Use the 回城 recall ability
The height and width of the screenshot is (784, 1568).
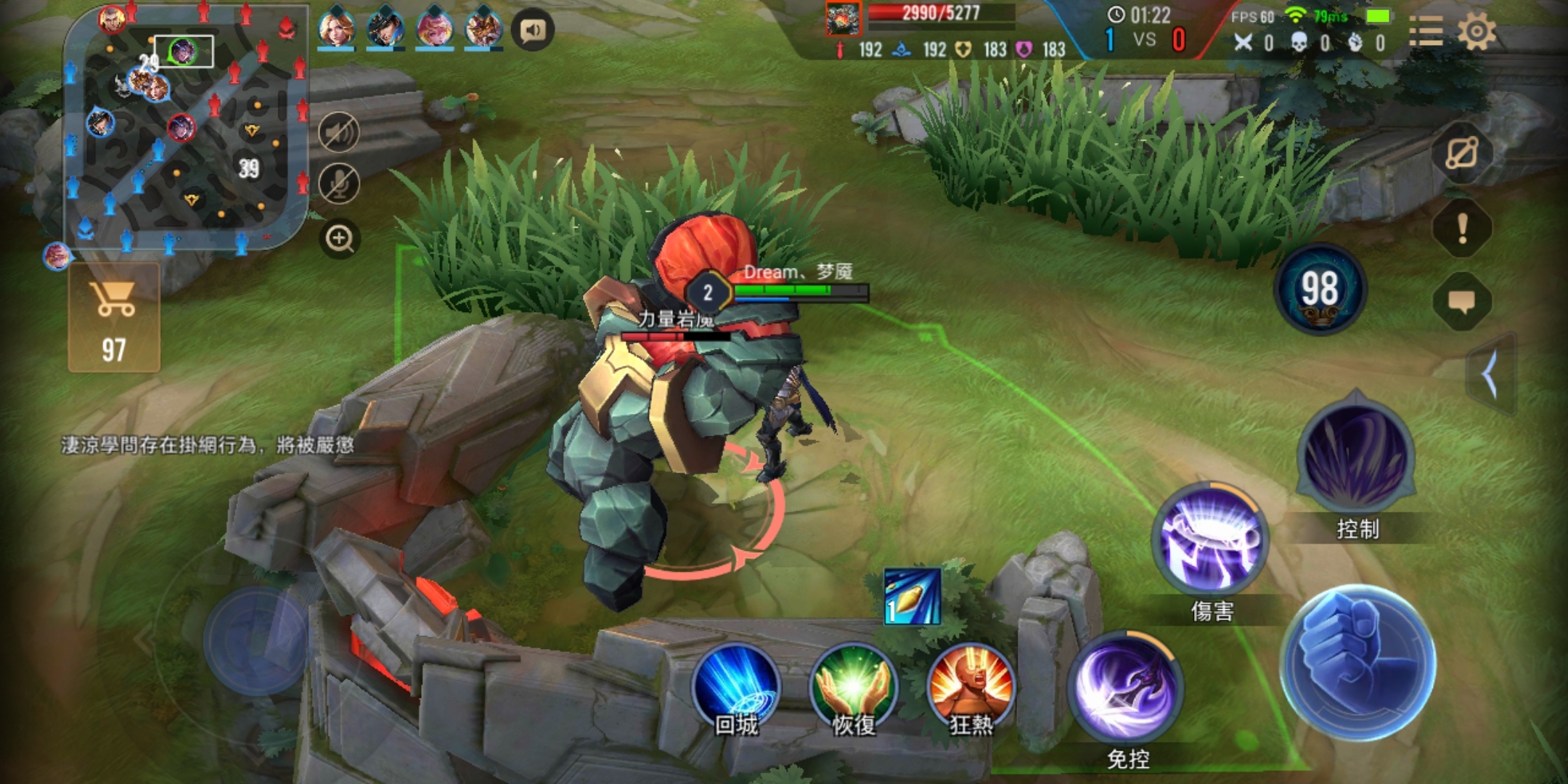[x=736, y=686]
